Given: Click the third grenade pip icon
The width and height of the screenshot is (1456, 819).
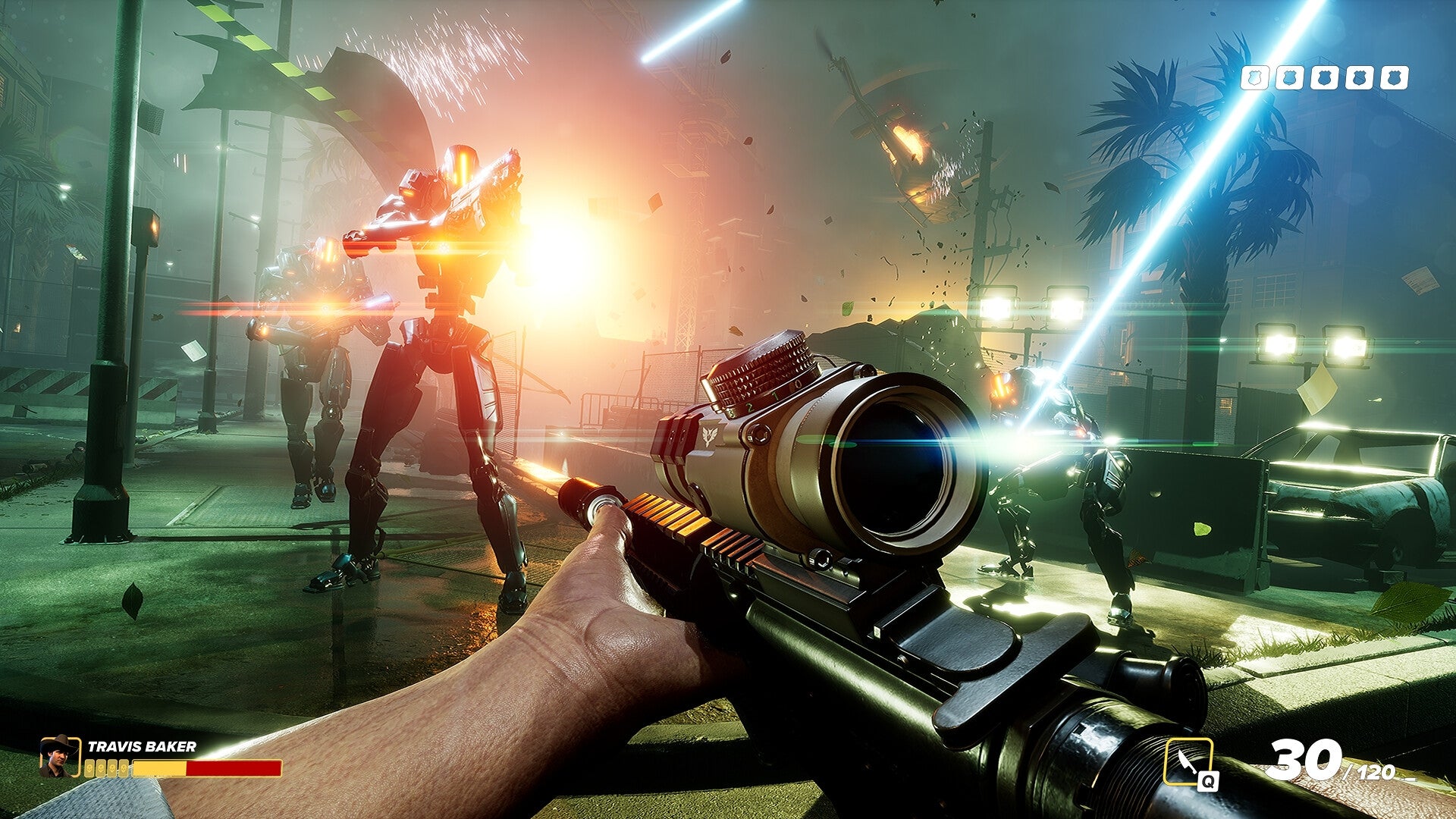Looking at the screenshot, I should click(x=111, y=768).
